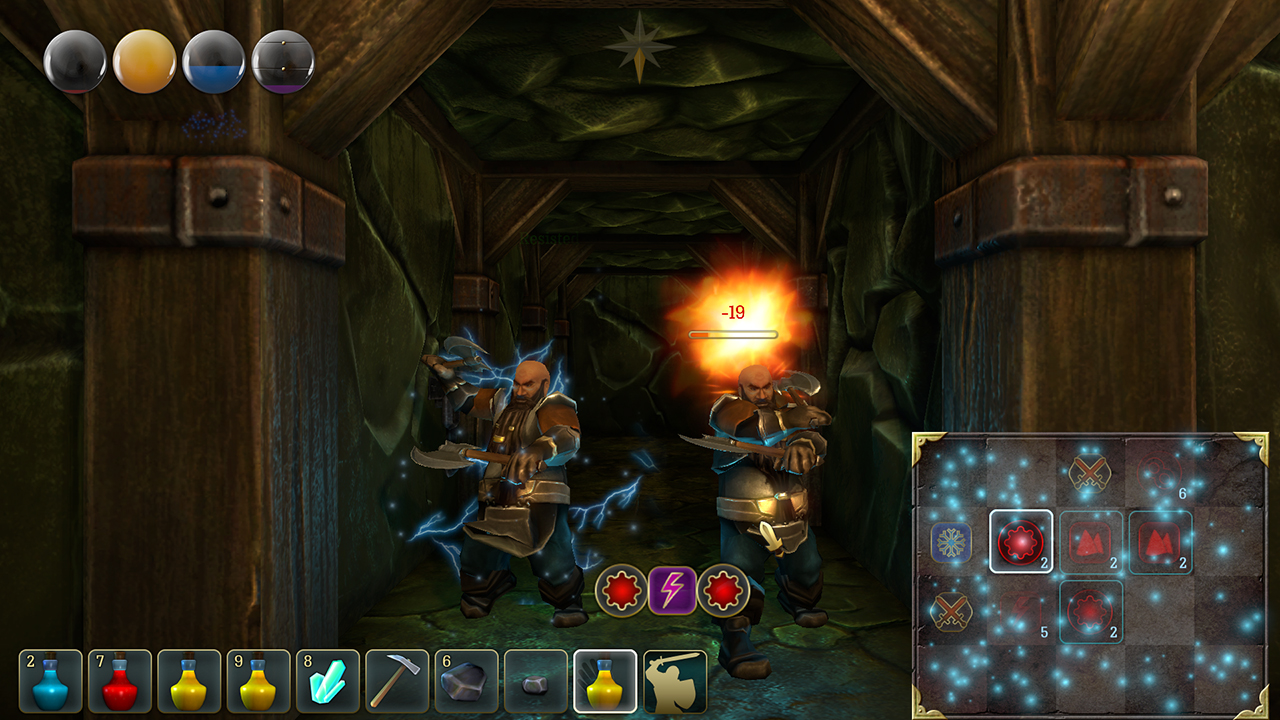Pick the cyan crystal hotbar slot
Screen dimensions: 1280x720
pyautogui.click(x=328, y=681)
